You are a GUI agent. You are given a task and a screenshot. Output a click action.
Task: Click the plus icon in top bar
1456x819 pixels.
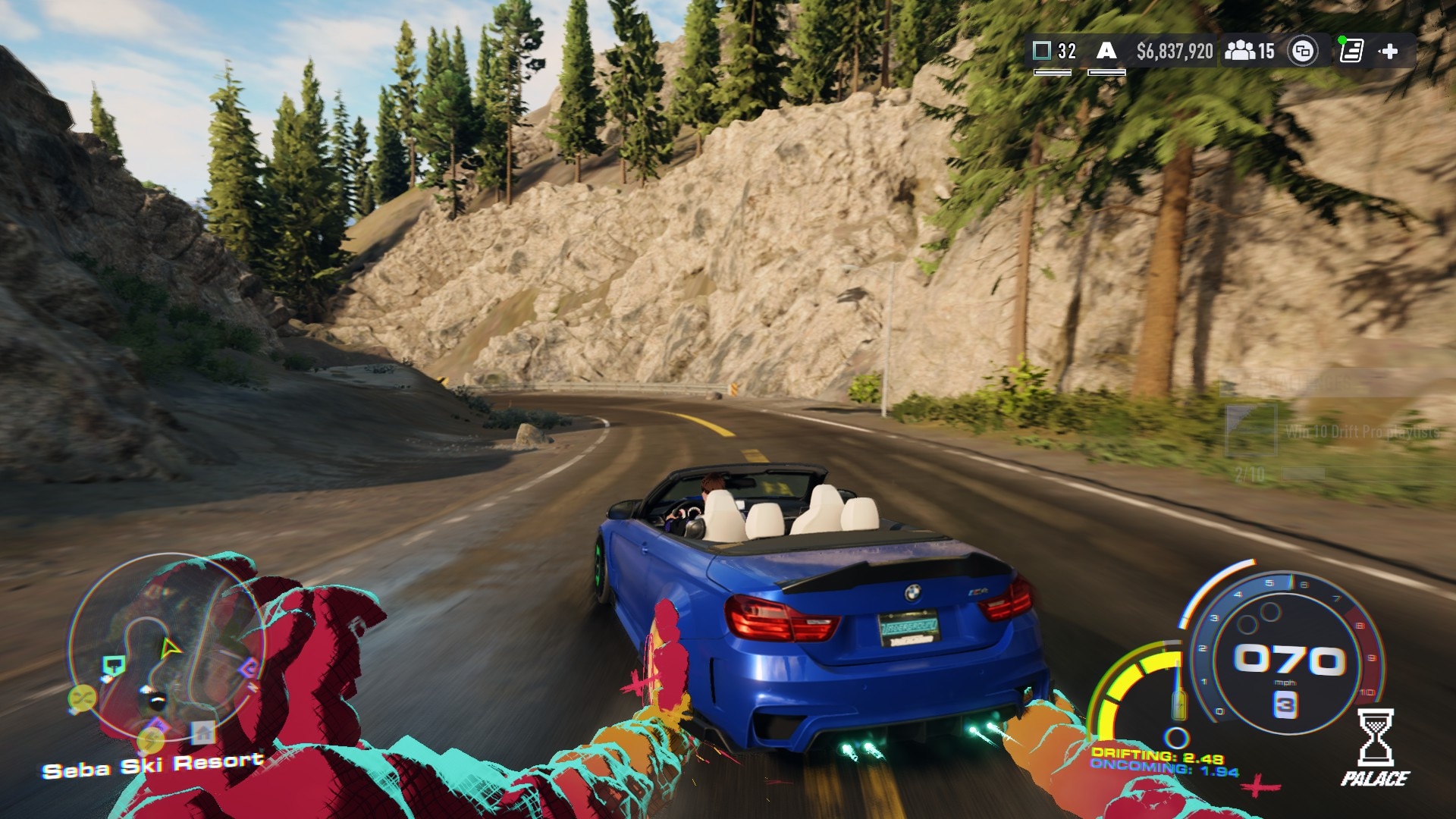[x=1389, y=52]
